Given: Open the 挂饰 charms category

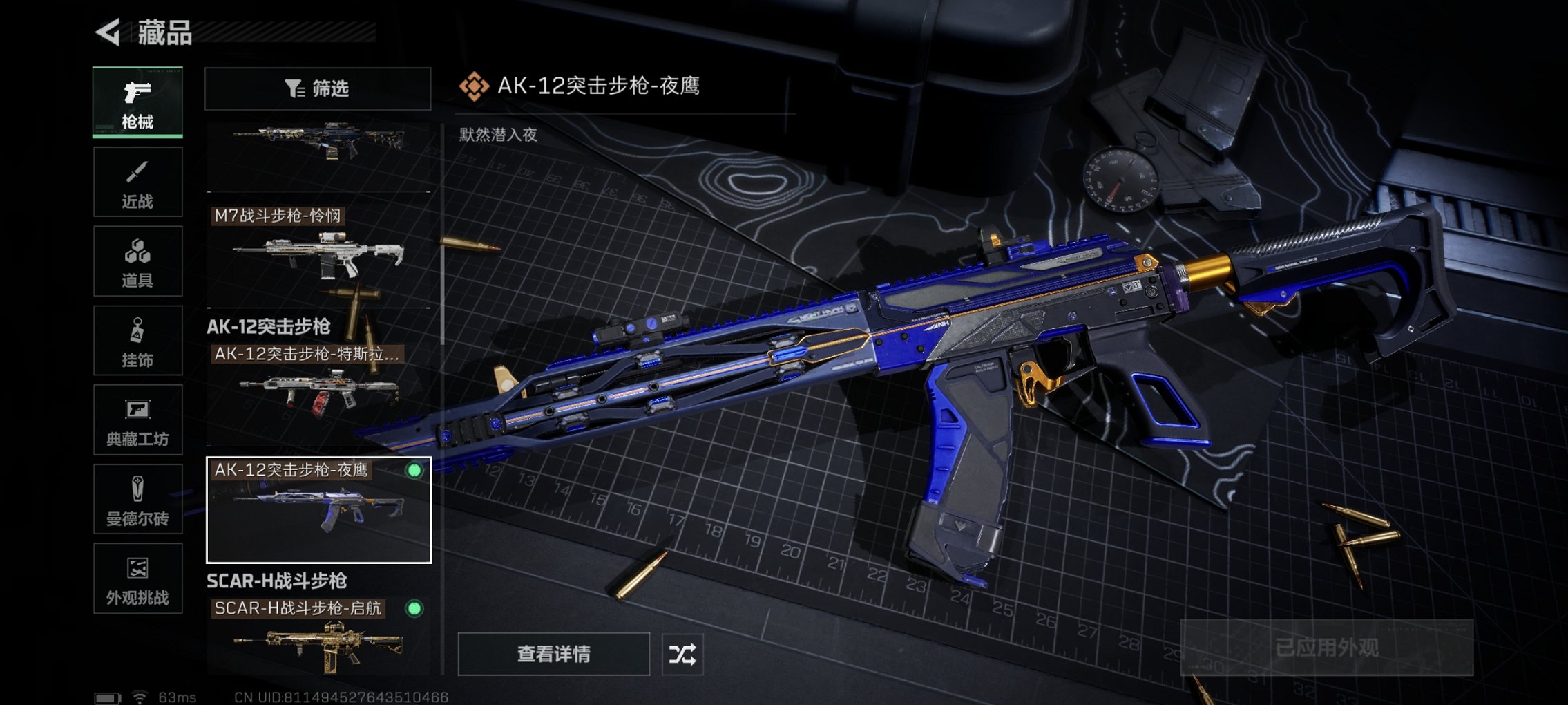Looking at the screenshot, I should [x=137, y=341].
